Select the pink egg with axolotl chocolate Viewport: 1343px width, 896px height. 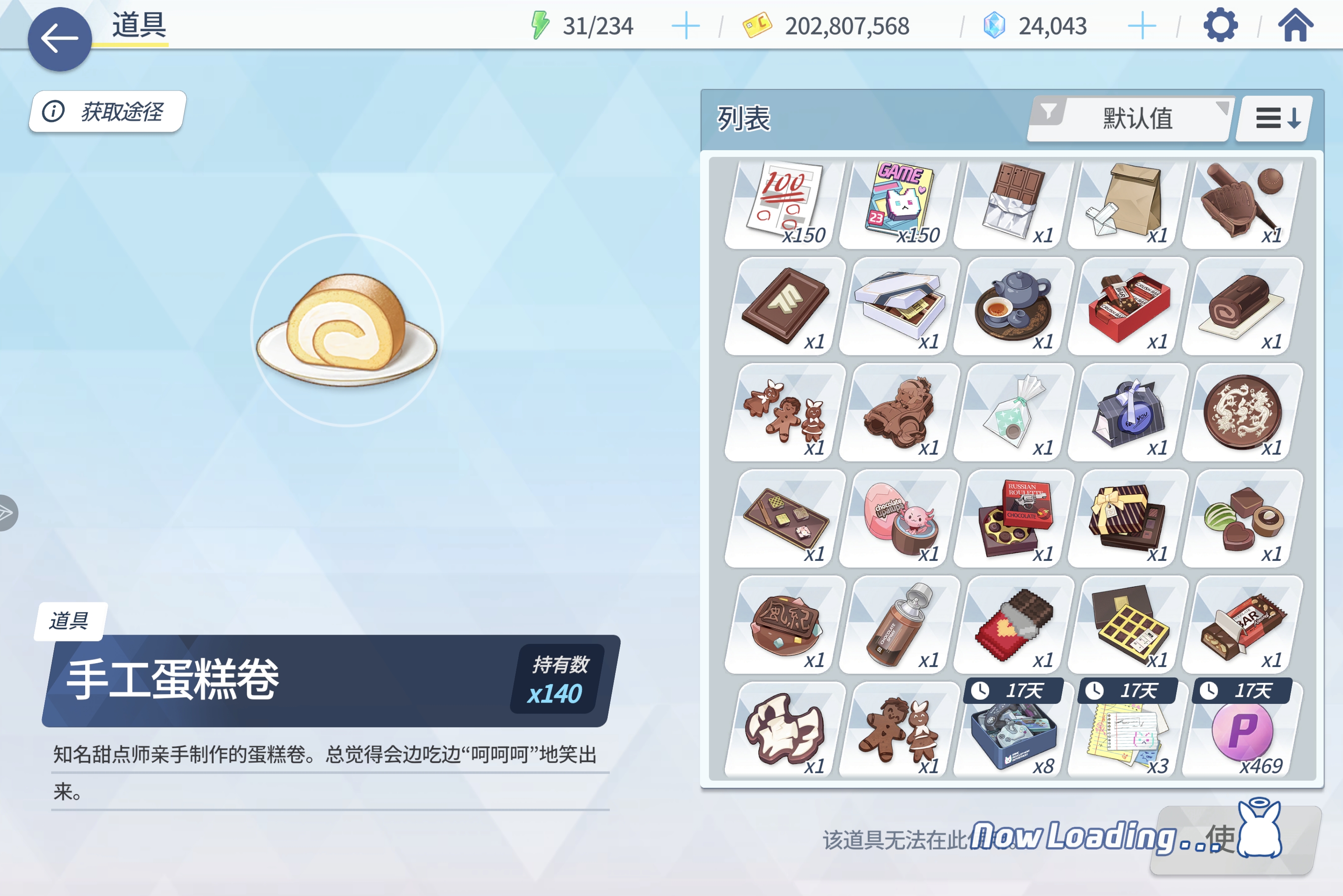pyautogui.click(x=895, y=518)
